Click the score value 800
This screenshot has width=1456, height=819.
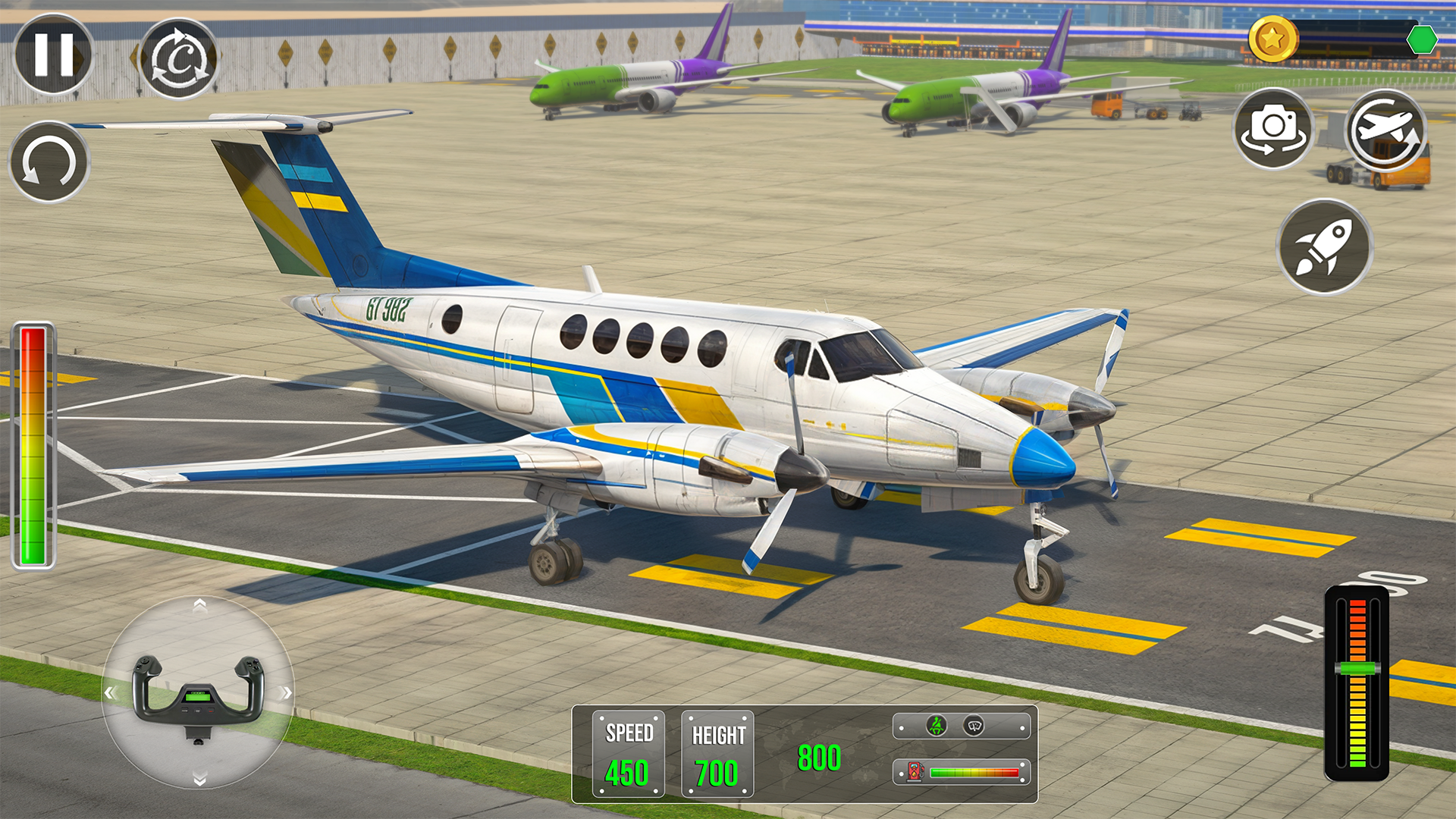click(x=819, y=756)
